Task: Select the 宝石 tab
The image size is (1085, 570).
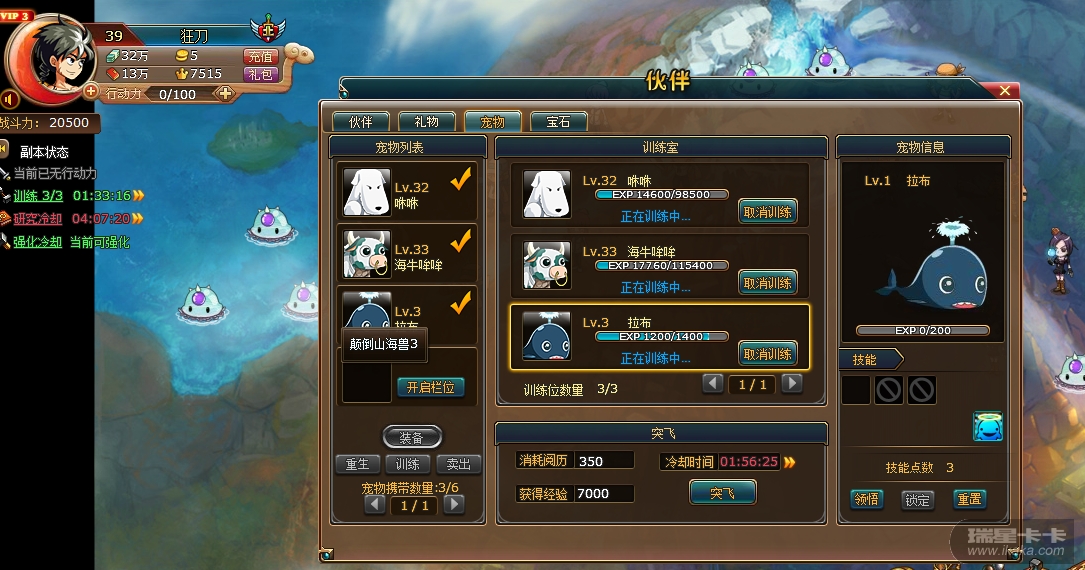Action: pyautogui.click(x=558, y=122)
